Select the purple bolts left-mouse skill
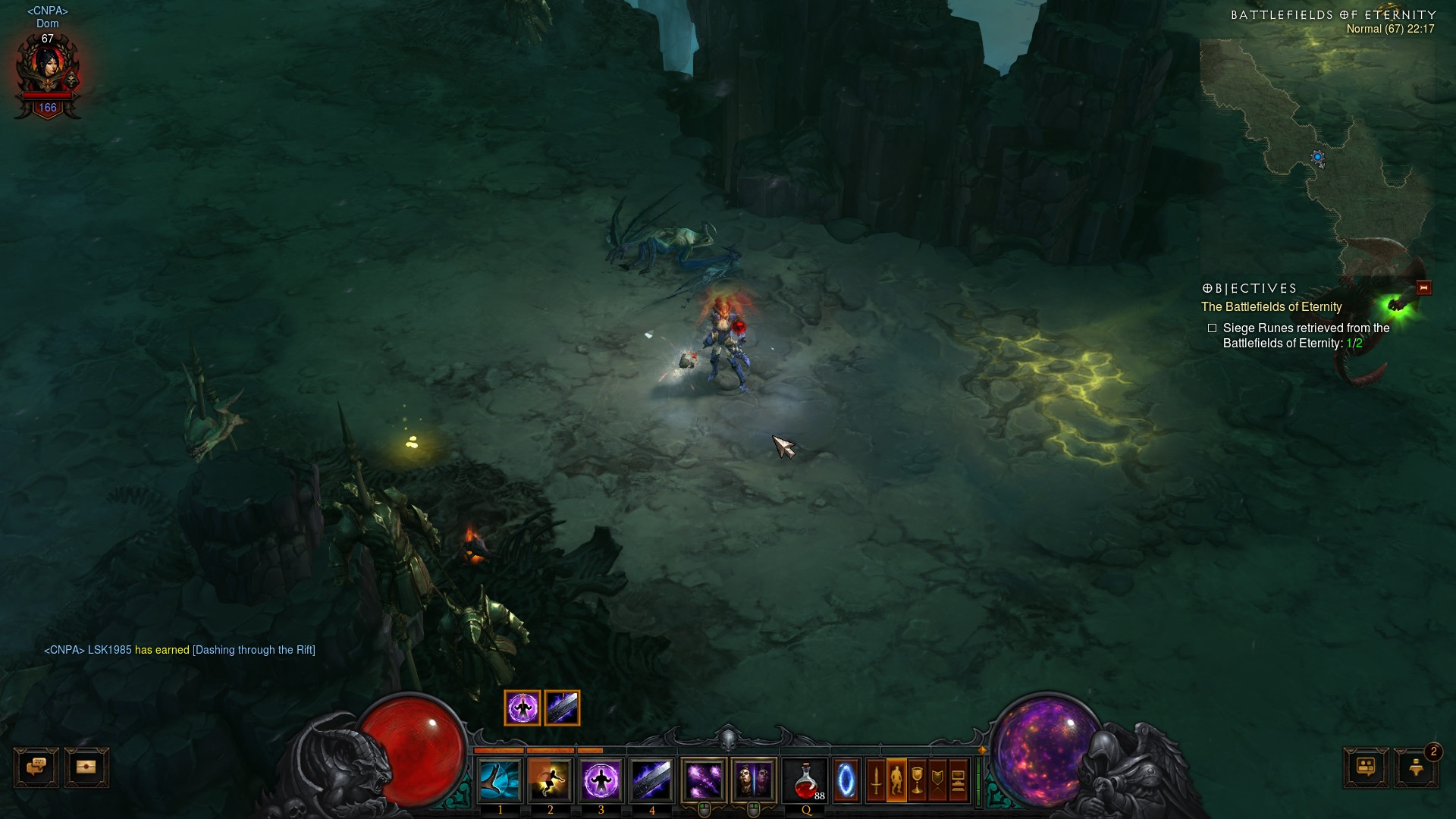 point(704,780)
